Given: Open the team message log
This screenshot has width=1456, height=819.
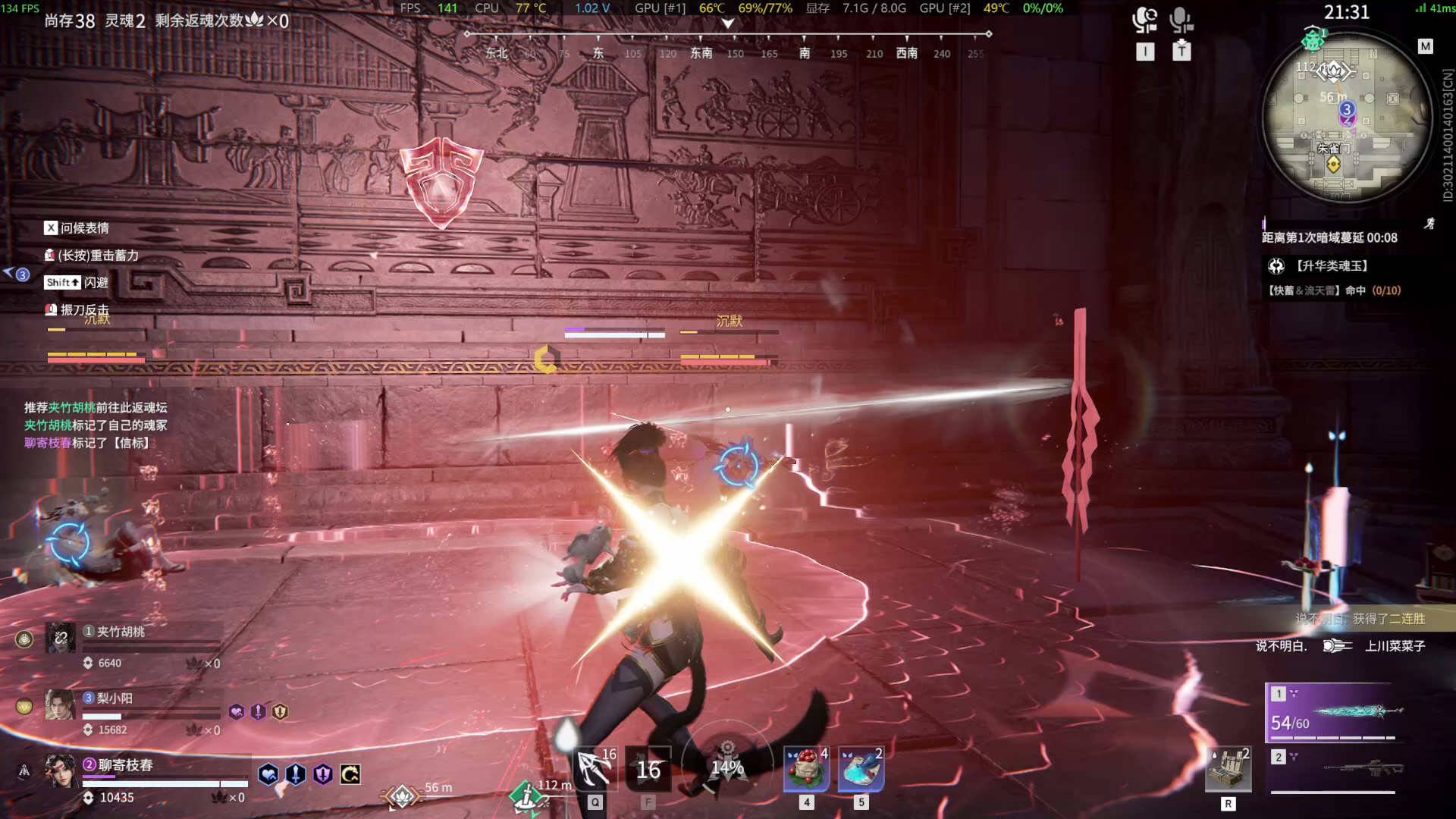Looking at the screenshot, I should [x=96, y=425].
